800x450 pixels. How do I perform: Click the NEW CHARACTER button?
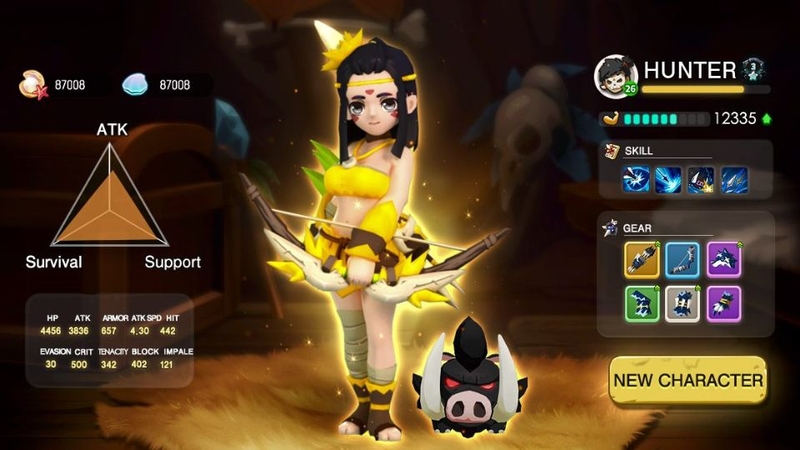pos(688,380)
